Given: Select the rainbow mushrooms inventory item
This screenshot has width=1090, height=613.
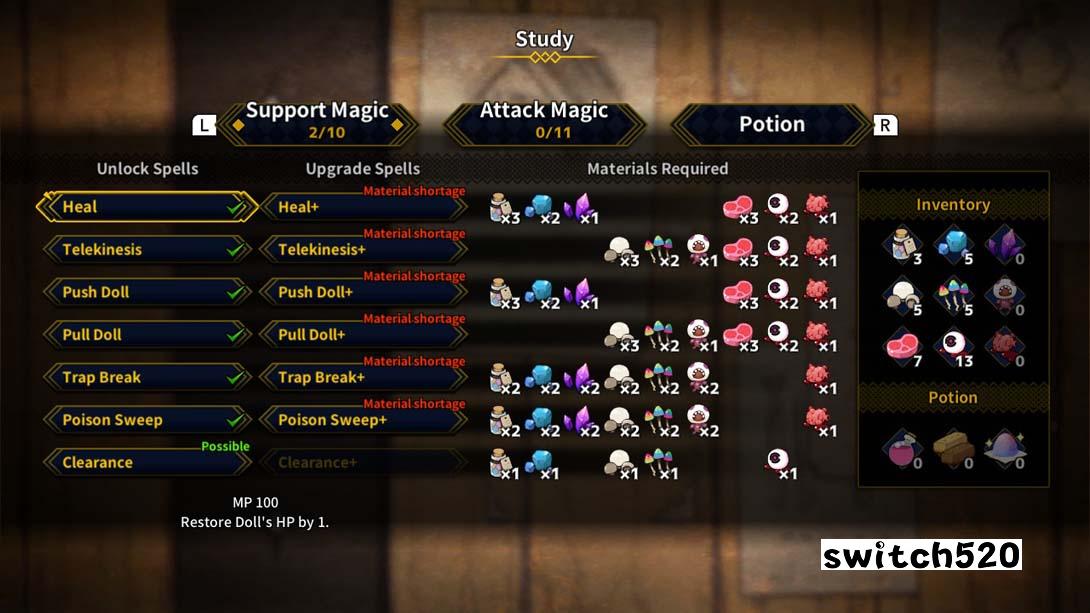Looking at the screenshot, I should click(x=952, y=297).
